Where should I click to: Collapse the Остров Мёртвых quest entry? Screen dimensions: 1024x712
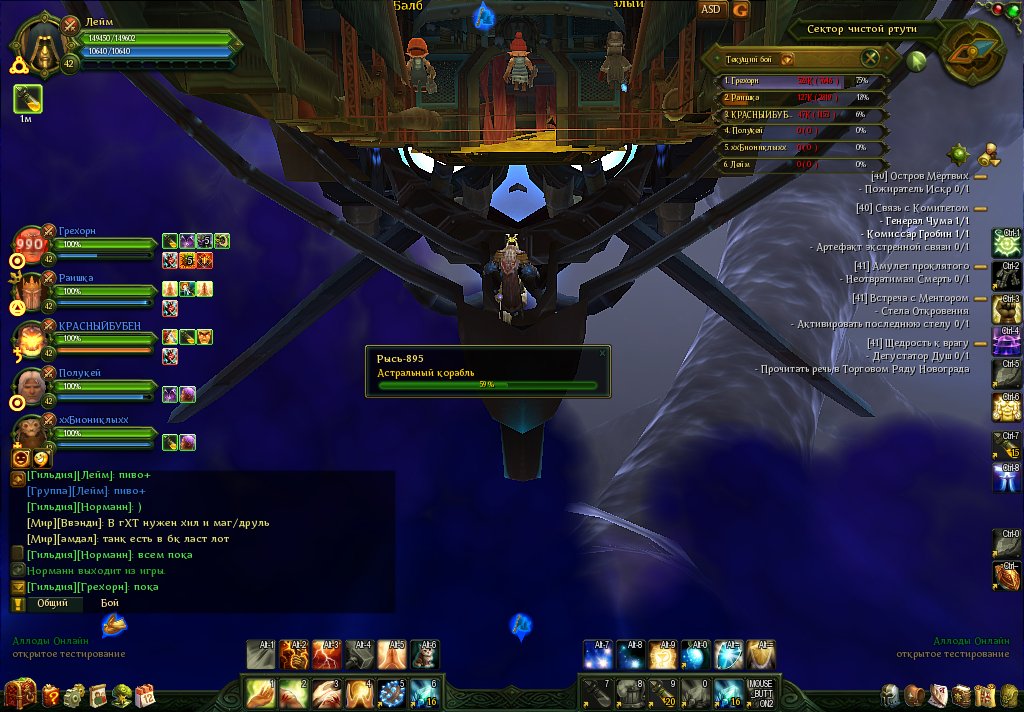click(980, 176)
